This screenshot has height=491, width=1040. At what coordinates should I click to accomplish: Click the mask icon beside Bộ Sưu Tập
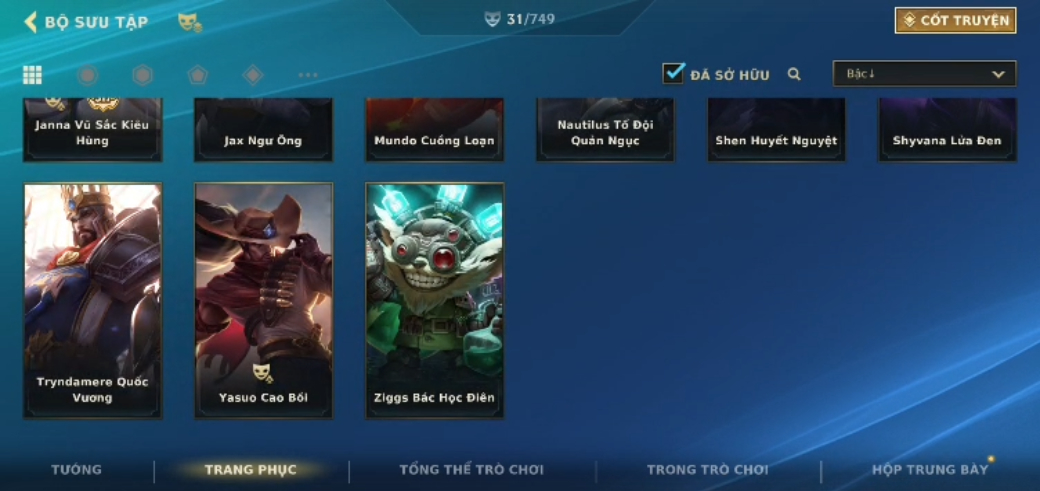[x=189, y=21]
